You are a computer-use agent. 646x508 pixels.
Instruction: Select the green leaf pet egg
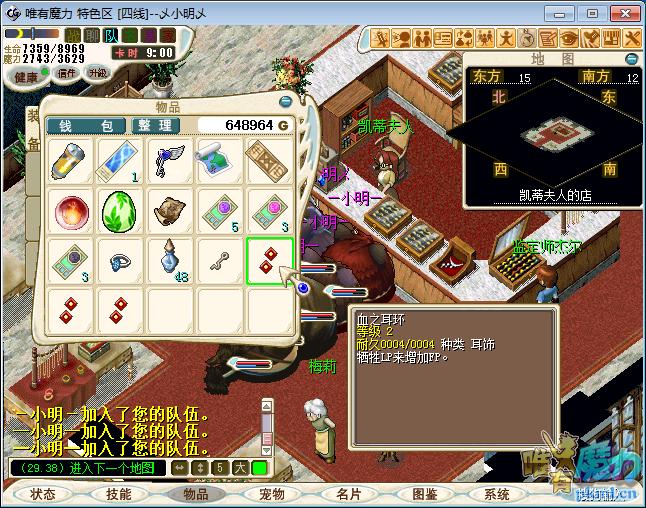click(120, 211)
